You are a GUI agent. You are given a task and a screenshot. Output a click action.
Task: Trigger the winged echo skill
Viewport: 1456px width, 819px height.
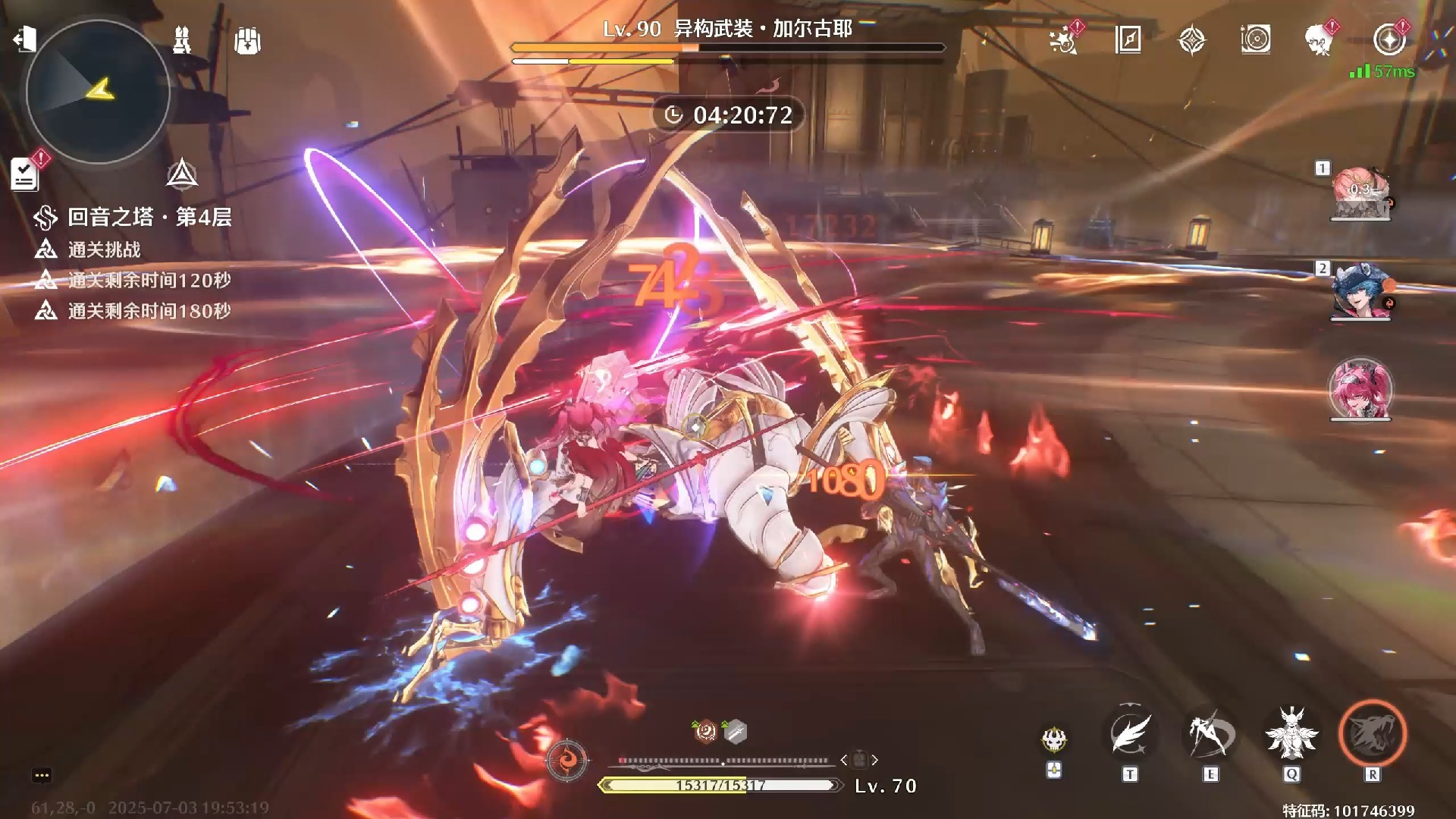[1291, 733]
